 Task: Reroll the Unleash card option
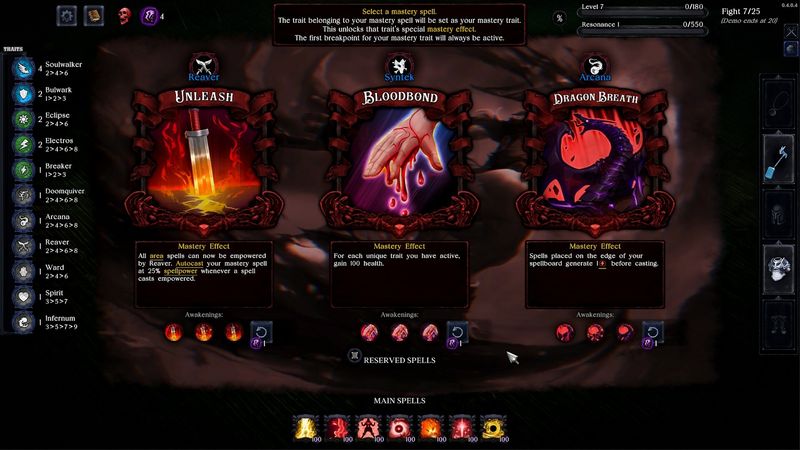point(261,333)
